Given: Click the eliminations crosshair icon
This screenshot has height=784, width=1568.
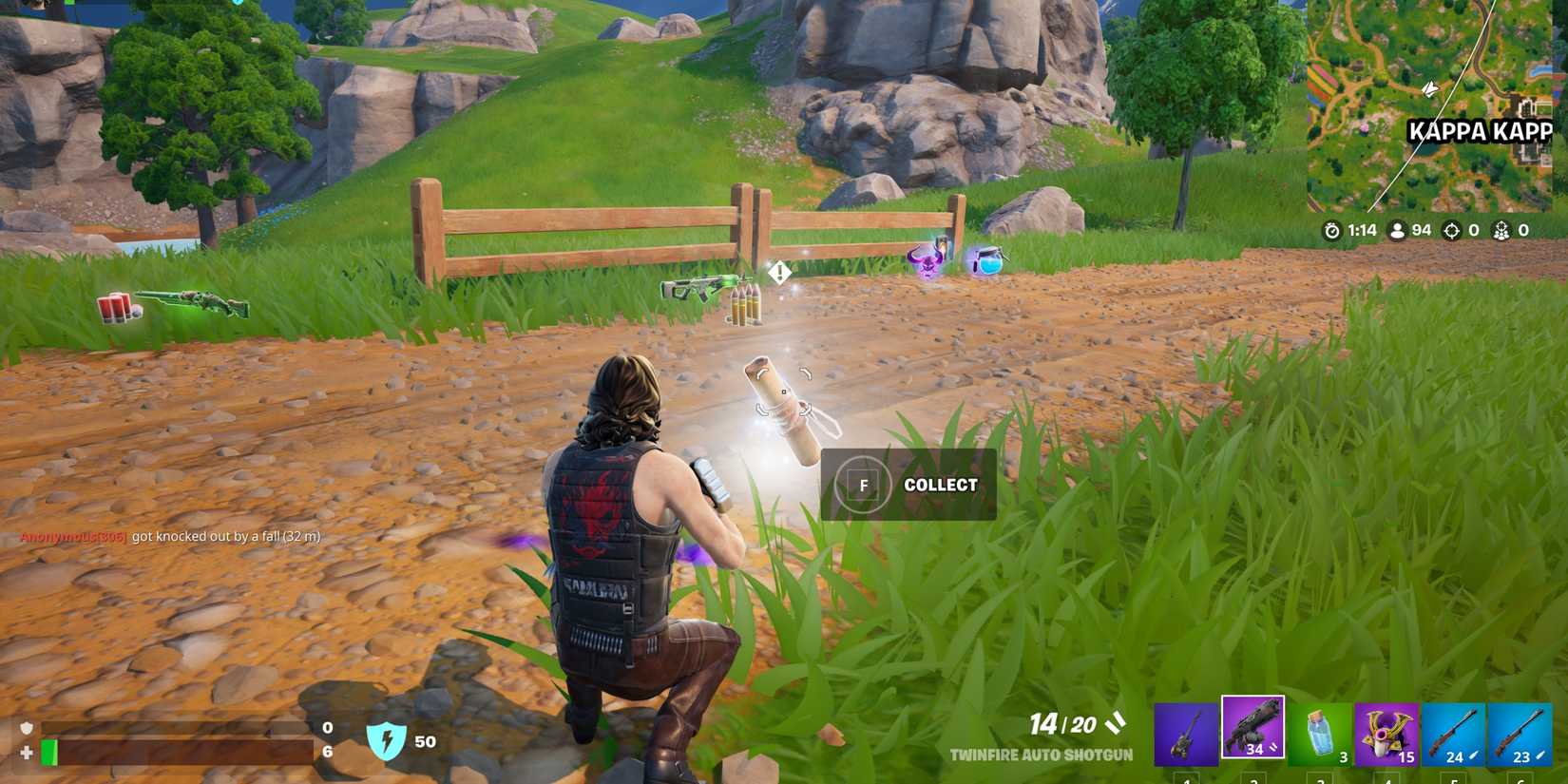Looking at the screenshot, I should (1452, 230).
